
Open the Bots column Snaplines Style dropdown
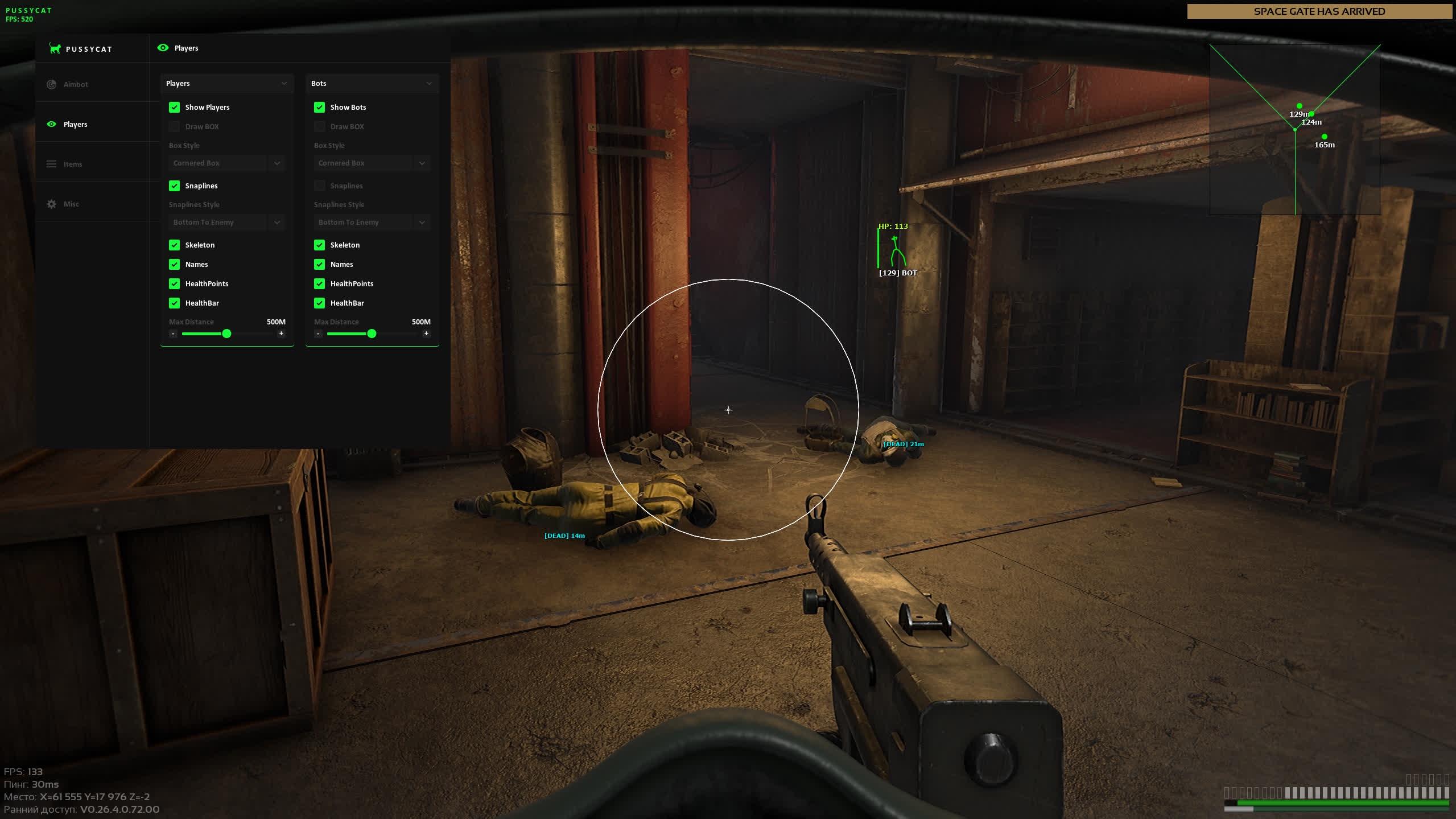click(372, 222)
